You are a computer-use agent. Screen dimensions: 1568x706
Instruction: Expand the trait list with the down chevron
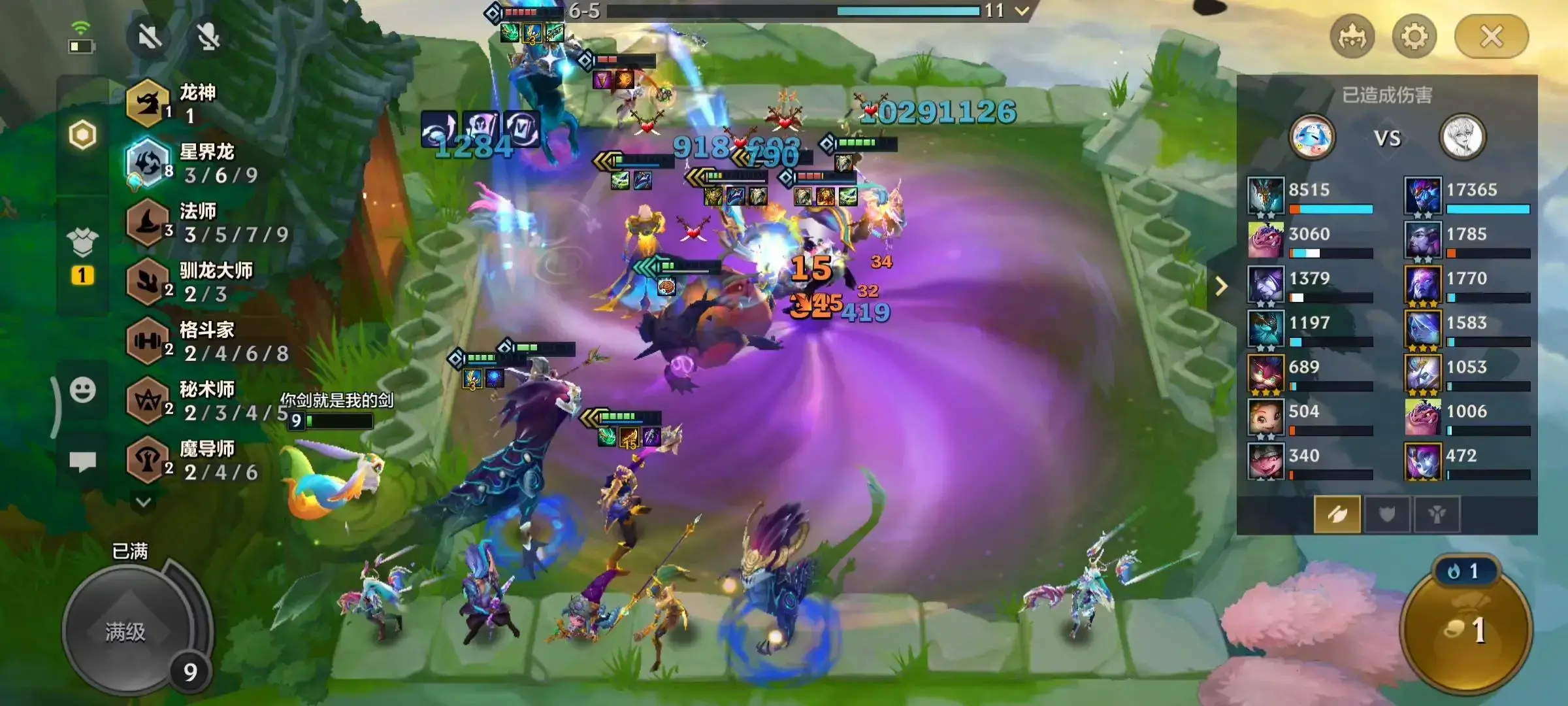click(144, 502)
